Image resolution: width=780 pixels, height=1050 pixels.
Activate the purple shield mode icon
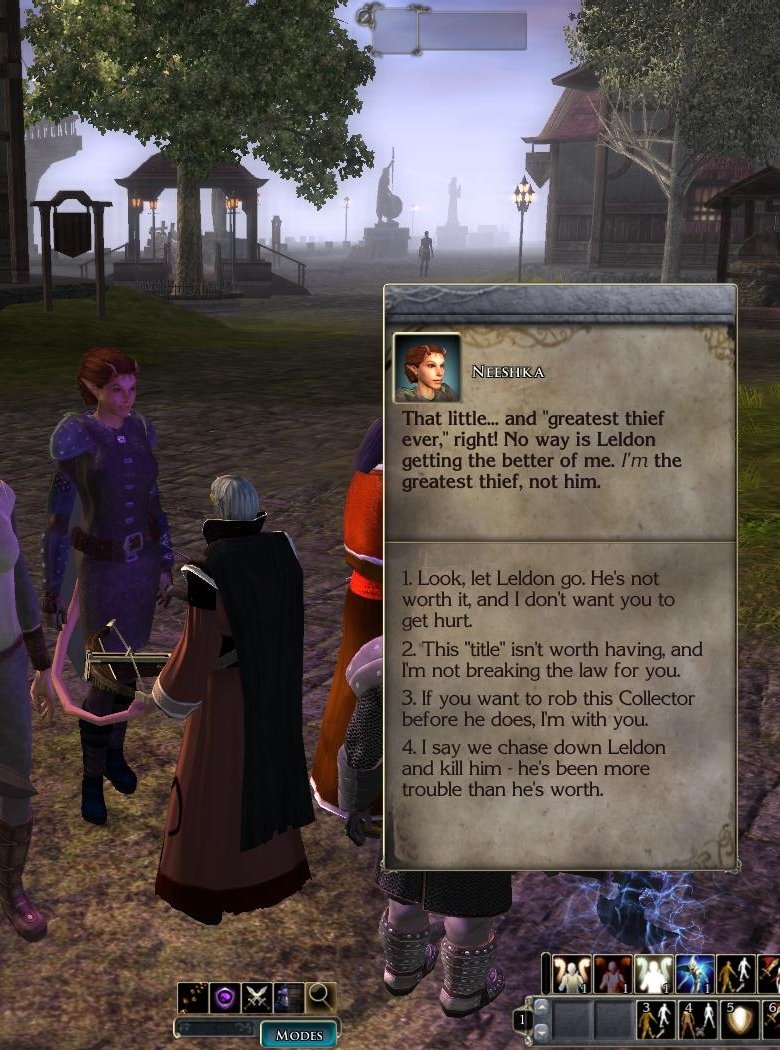tap(225, 997)
